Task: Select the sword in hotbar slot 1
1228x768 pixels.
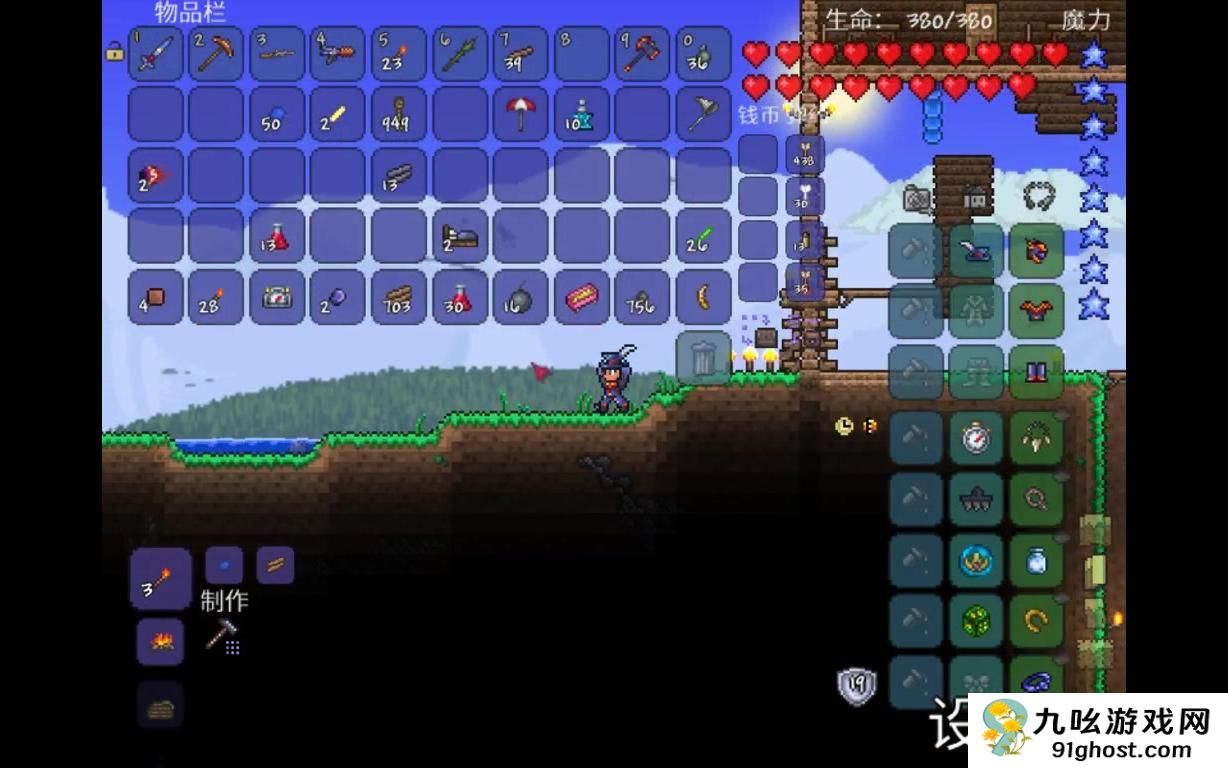Action: [x=155, y=54]
